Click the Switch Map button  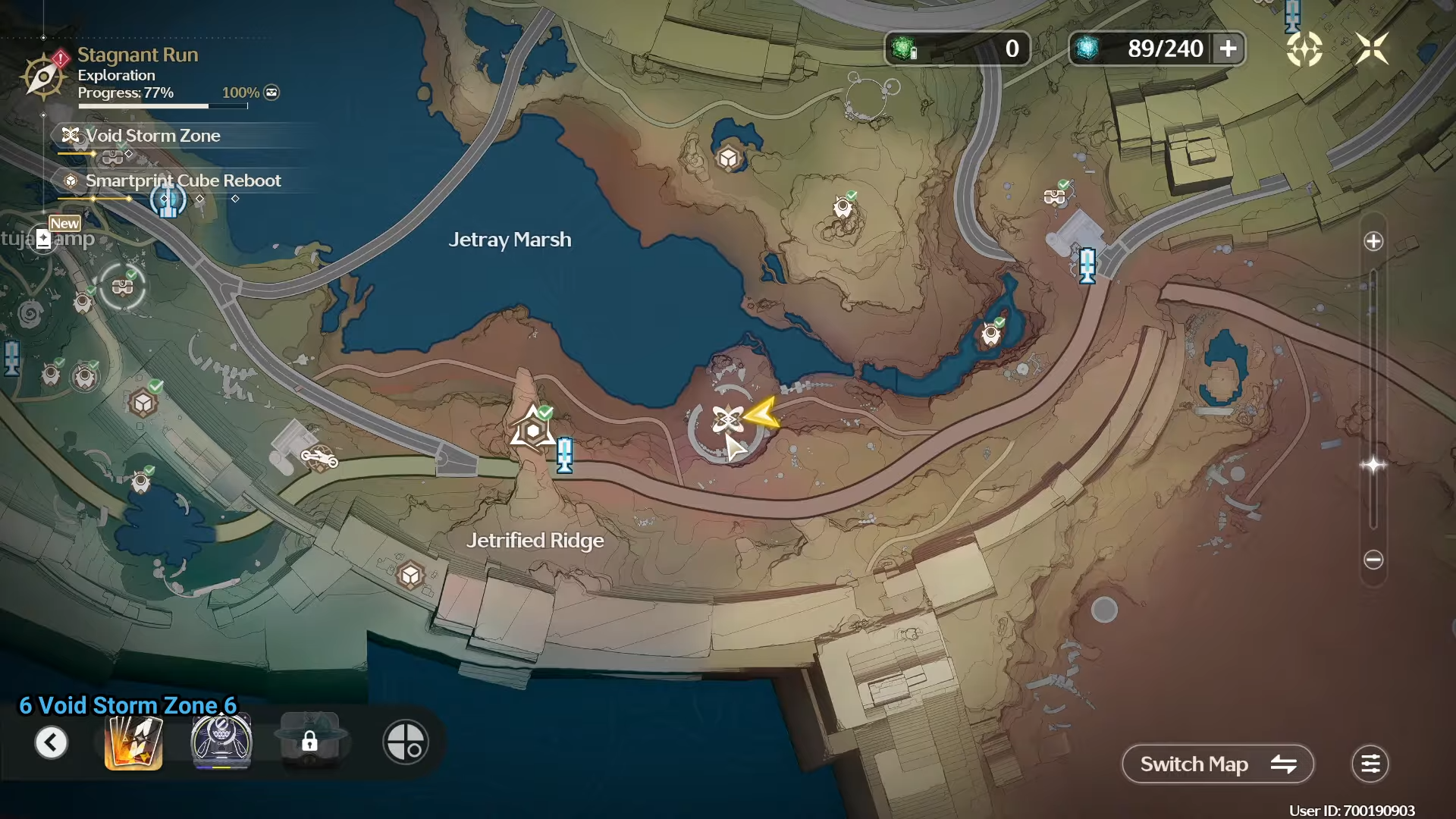coord(1217,764)
